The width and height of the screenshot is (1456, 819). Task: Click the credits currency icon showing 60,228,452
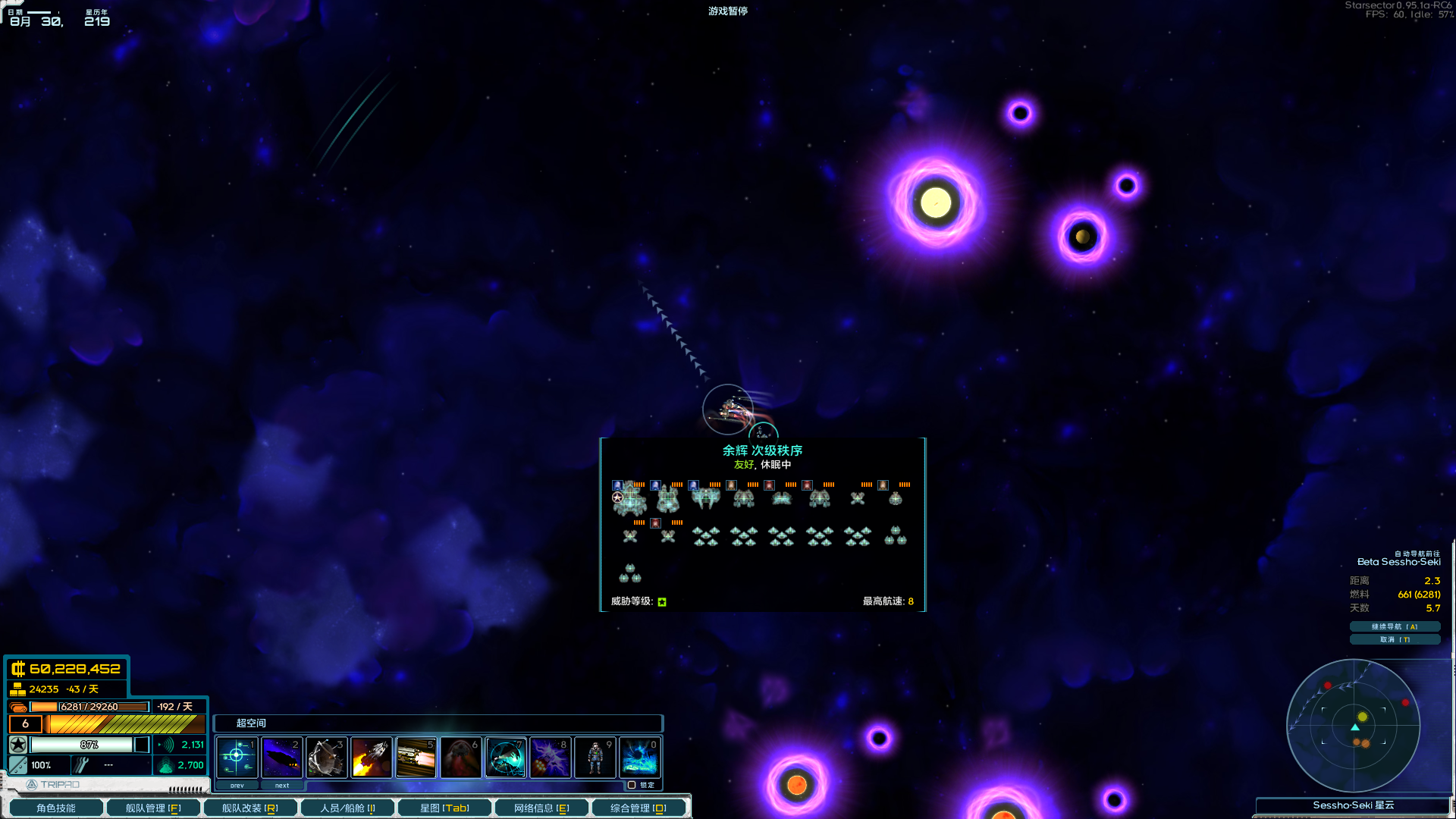pyautogui.click(x=17, y=670)
